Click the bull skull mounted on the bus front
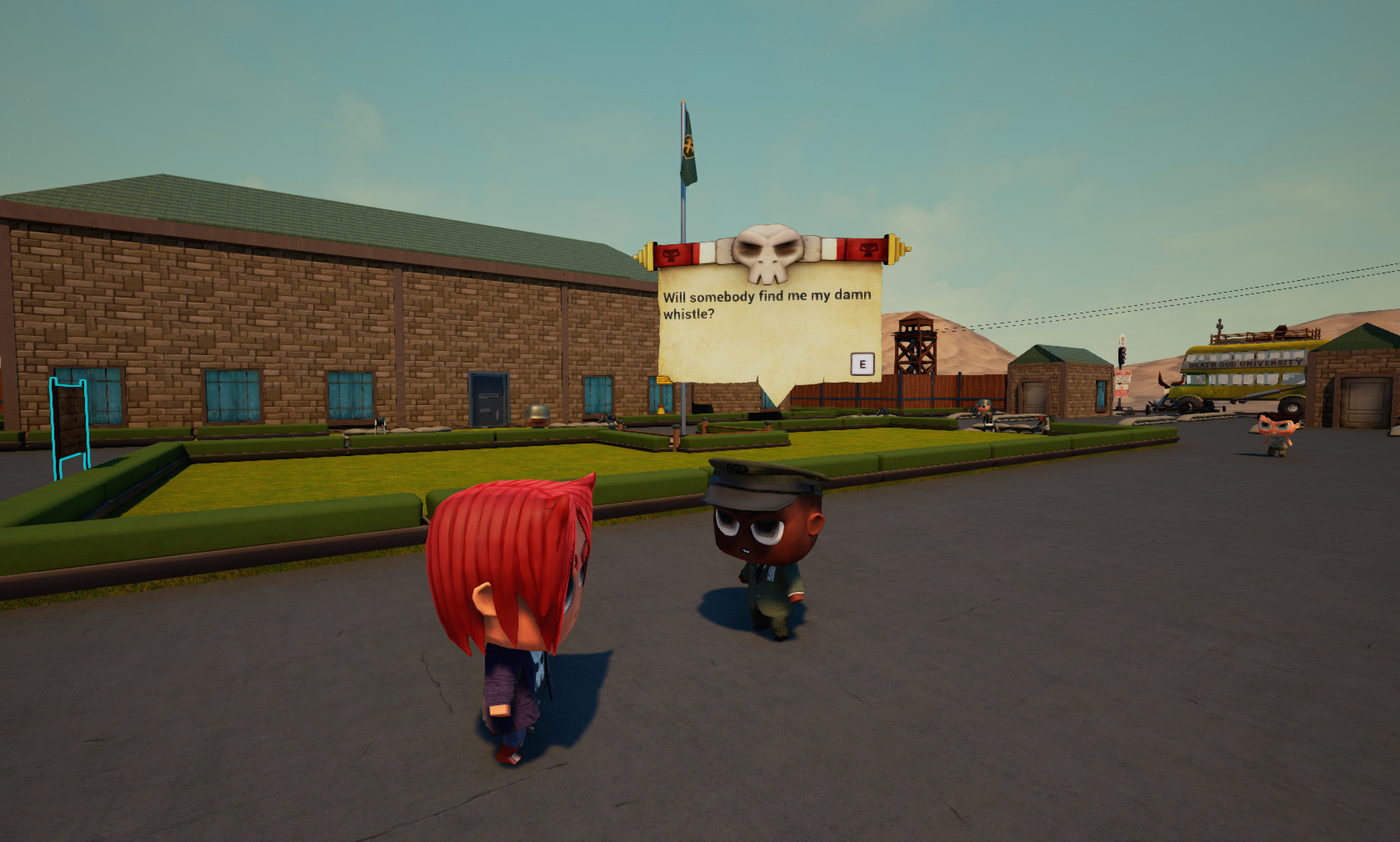 (1166, 385)
